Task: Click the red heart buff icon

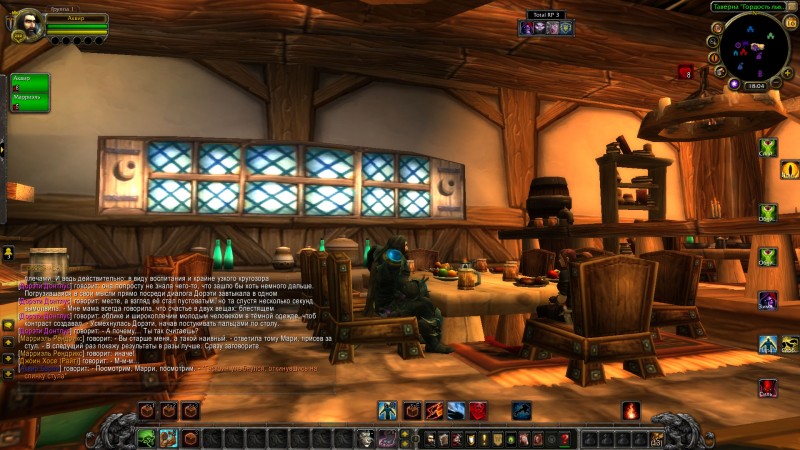Action: click(x=686, y=72)
